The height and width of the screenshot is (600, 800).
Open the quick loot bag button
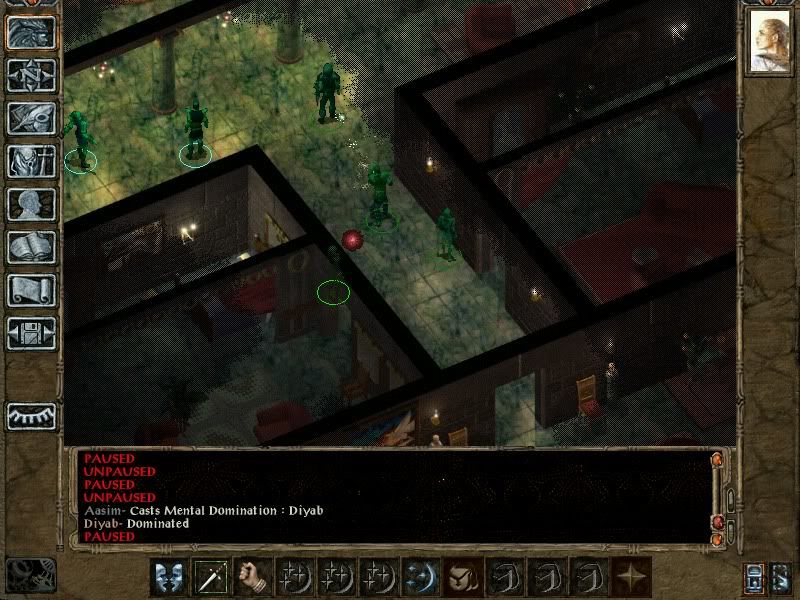click(x=464, y=577)
